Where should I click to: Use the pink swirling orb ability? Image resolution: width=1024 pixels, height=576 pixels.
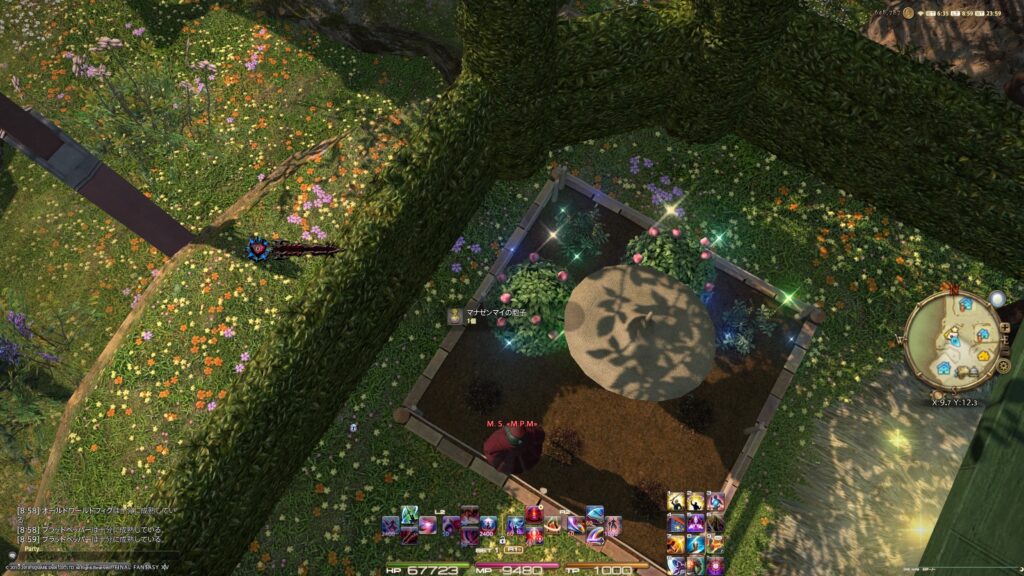coord(428,525)
